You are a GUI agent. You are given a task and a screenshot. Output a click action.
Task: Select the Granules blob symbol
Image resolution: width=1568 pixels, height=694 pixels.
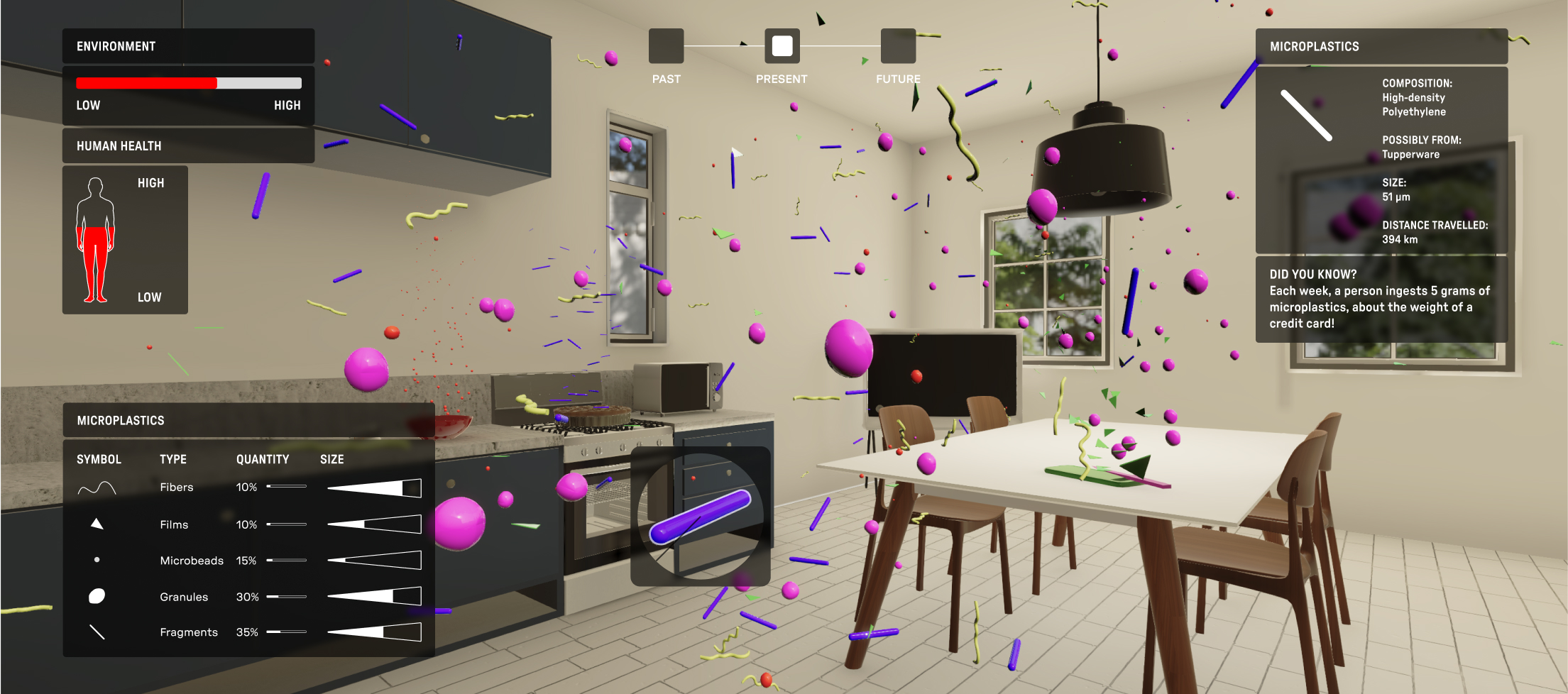(97, 596)
